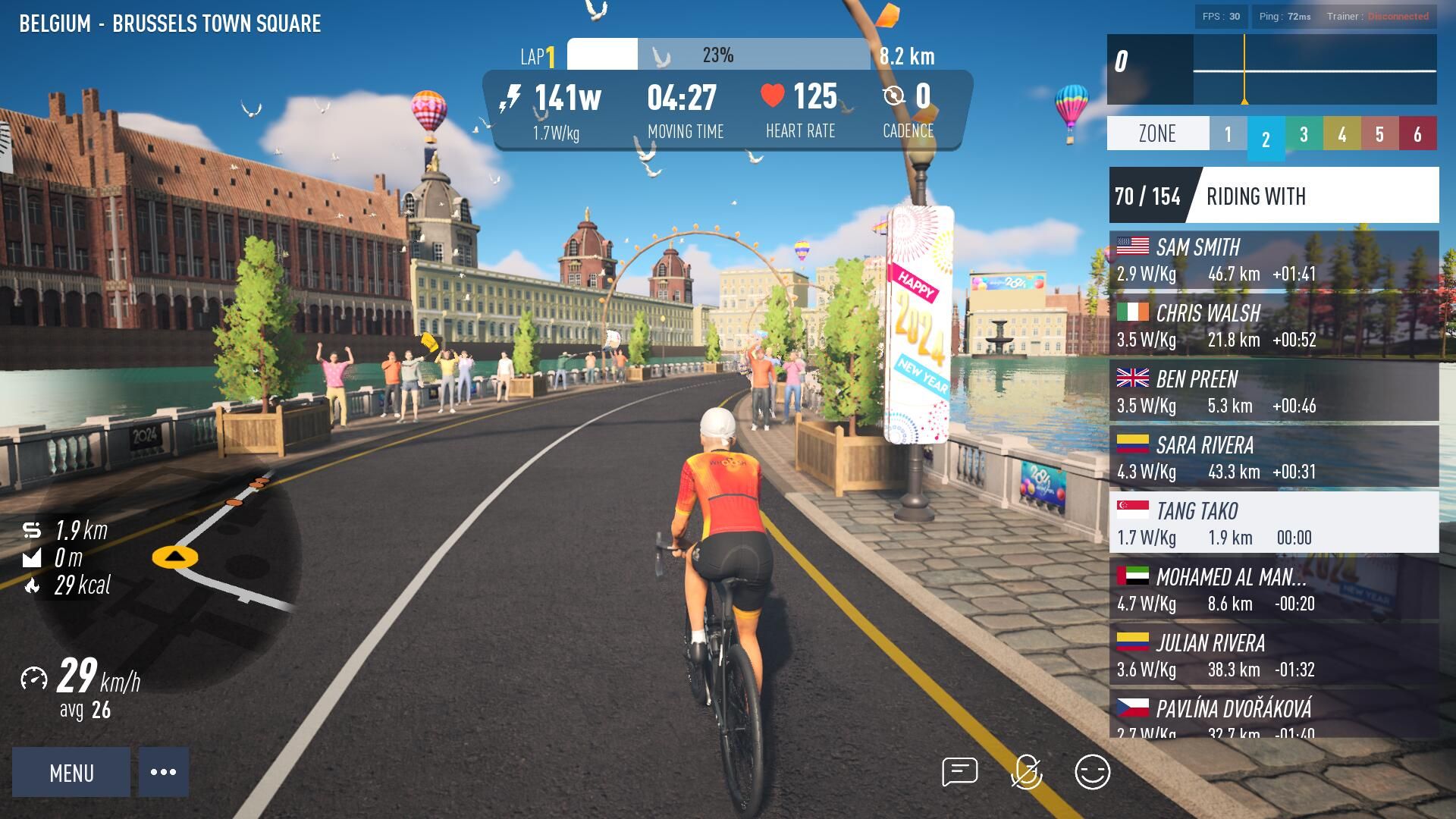Image resolution: width=1456 pixels, height=819 pixels.
Task: Click the Riding With panel header
Action: click(1273, 196)
